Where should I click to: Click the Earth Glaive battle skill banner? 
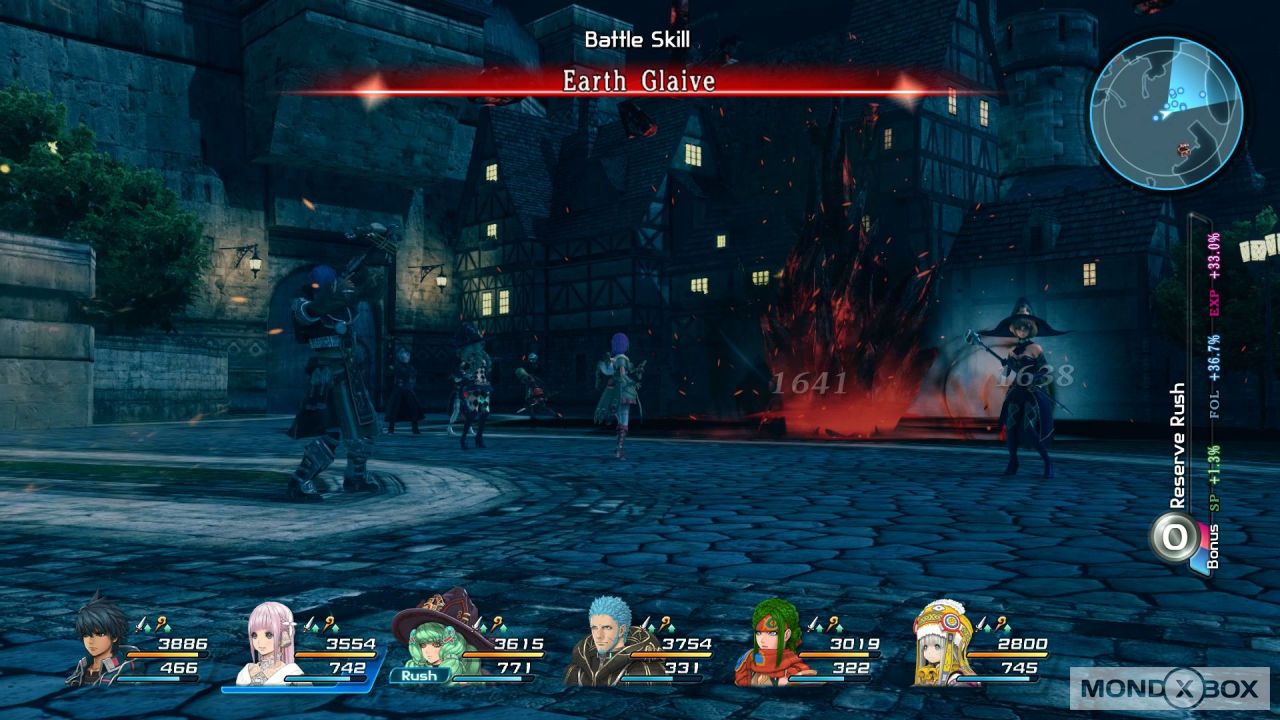pos(638,82)
